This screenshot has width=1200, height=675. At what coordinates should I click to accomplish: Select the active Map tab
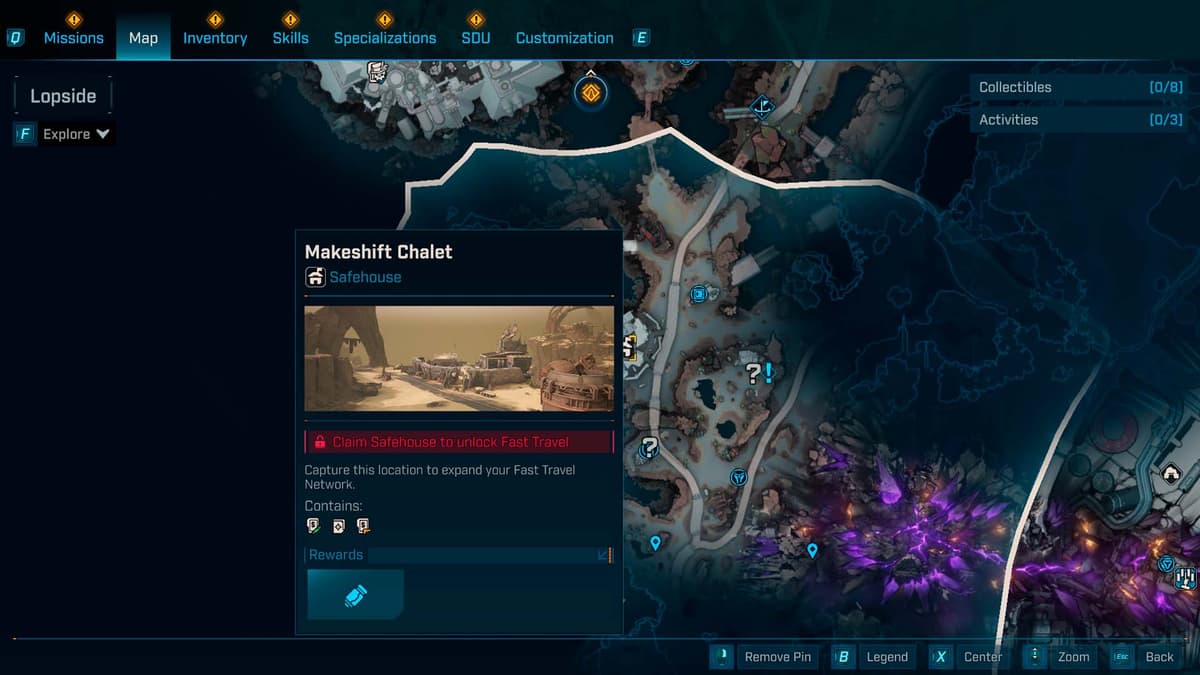(x=143, y=38)
